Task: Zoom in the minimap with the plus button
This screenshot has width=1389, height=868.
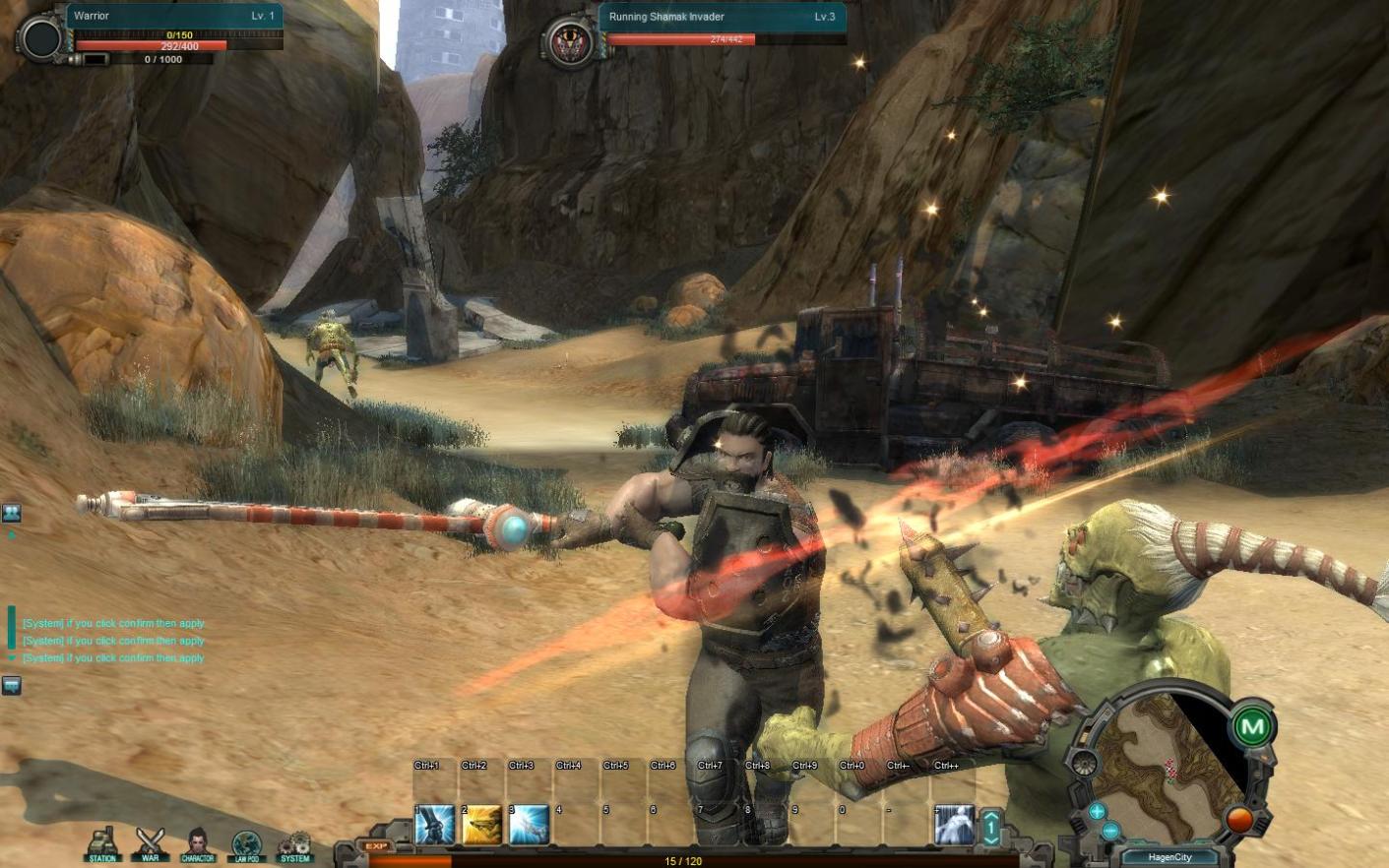Action: tap(1097, 811)
